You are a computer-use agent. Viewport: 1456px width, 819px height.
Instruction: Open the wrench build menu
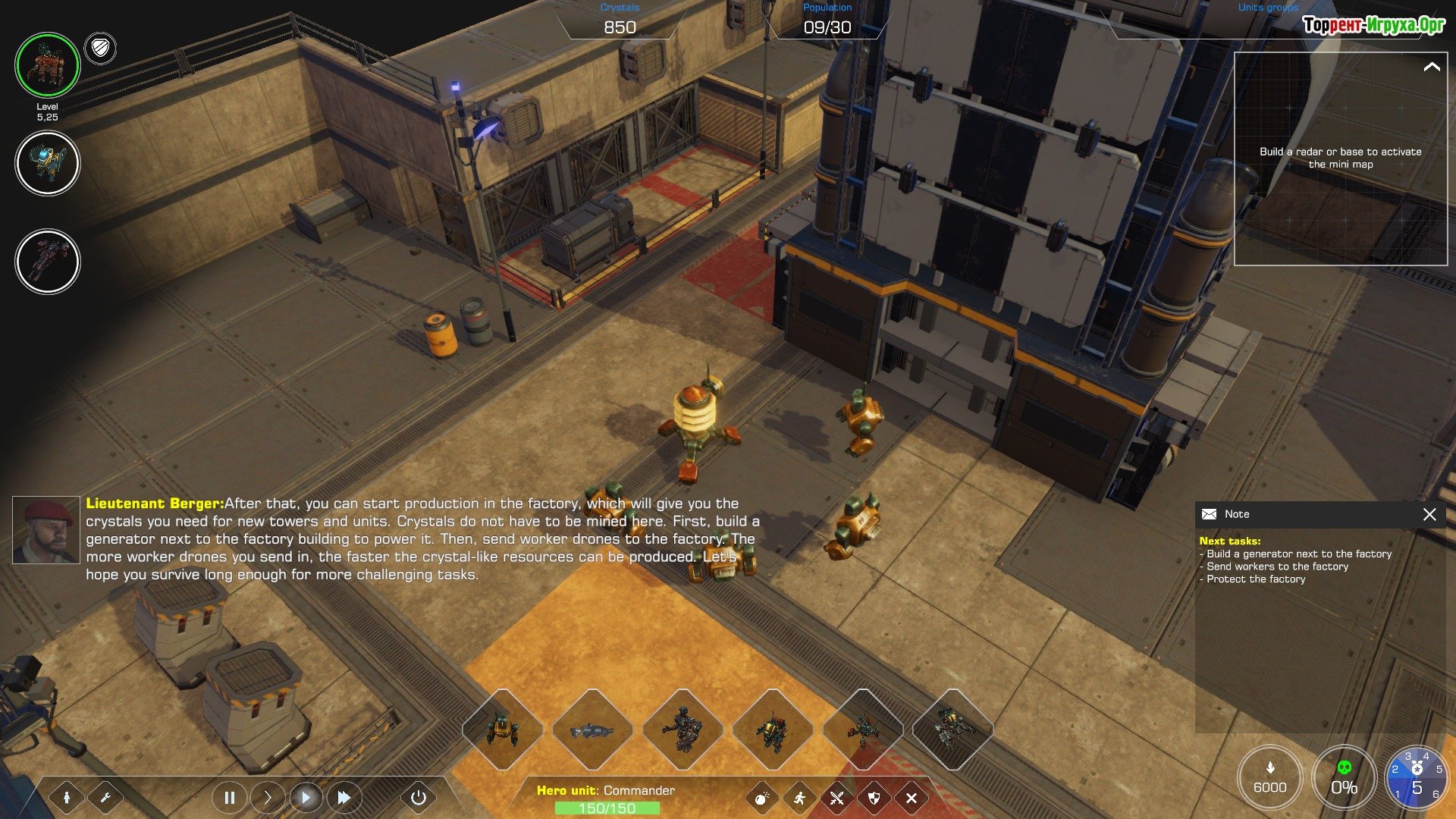point(105,798)
